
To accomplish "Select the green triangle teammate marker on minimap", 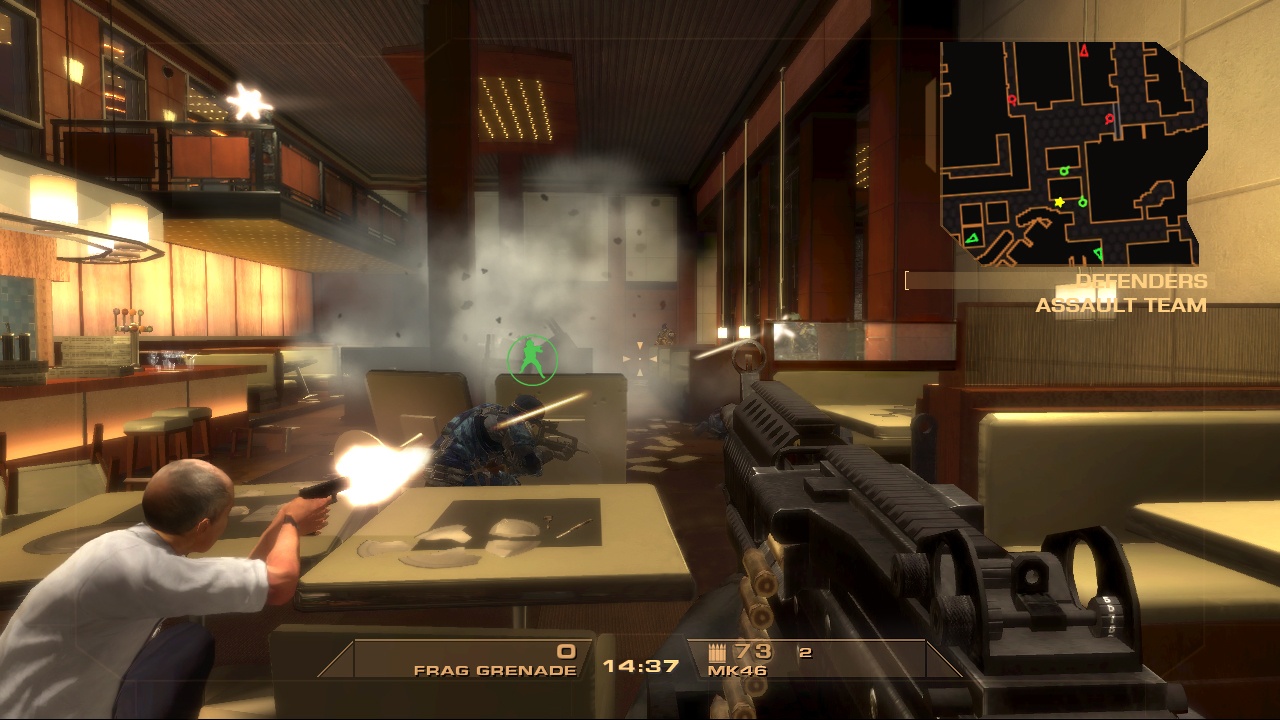I will pyautogui.click(x=972, y=238).
